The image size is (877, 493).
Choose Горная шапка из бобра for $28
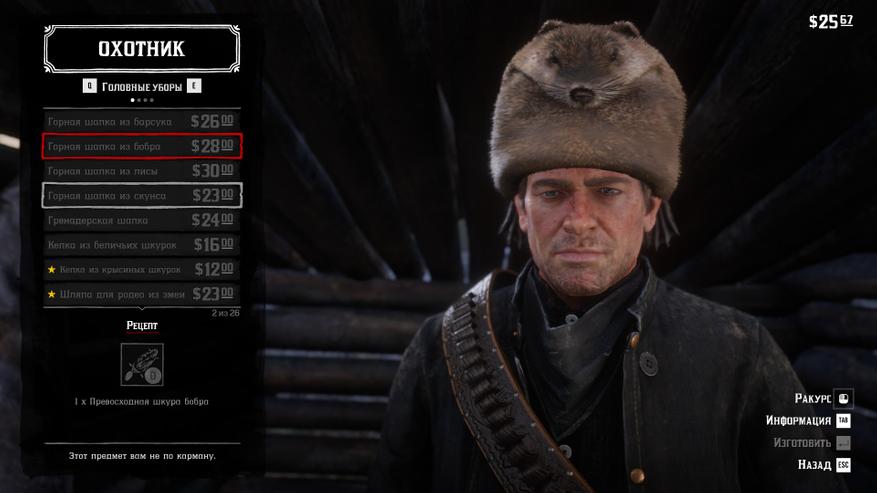141,146
